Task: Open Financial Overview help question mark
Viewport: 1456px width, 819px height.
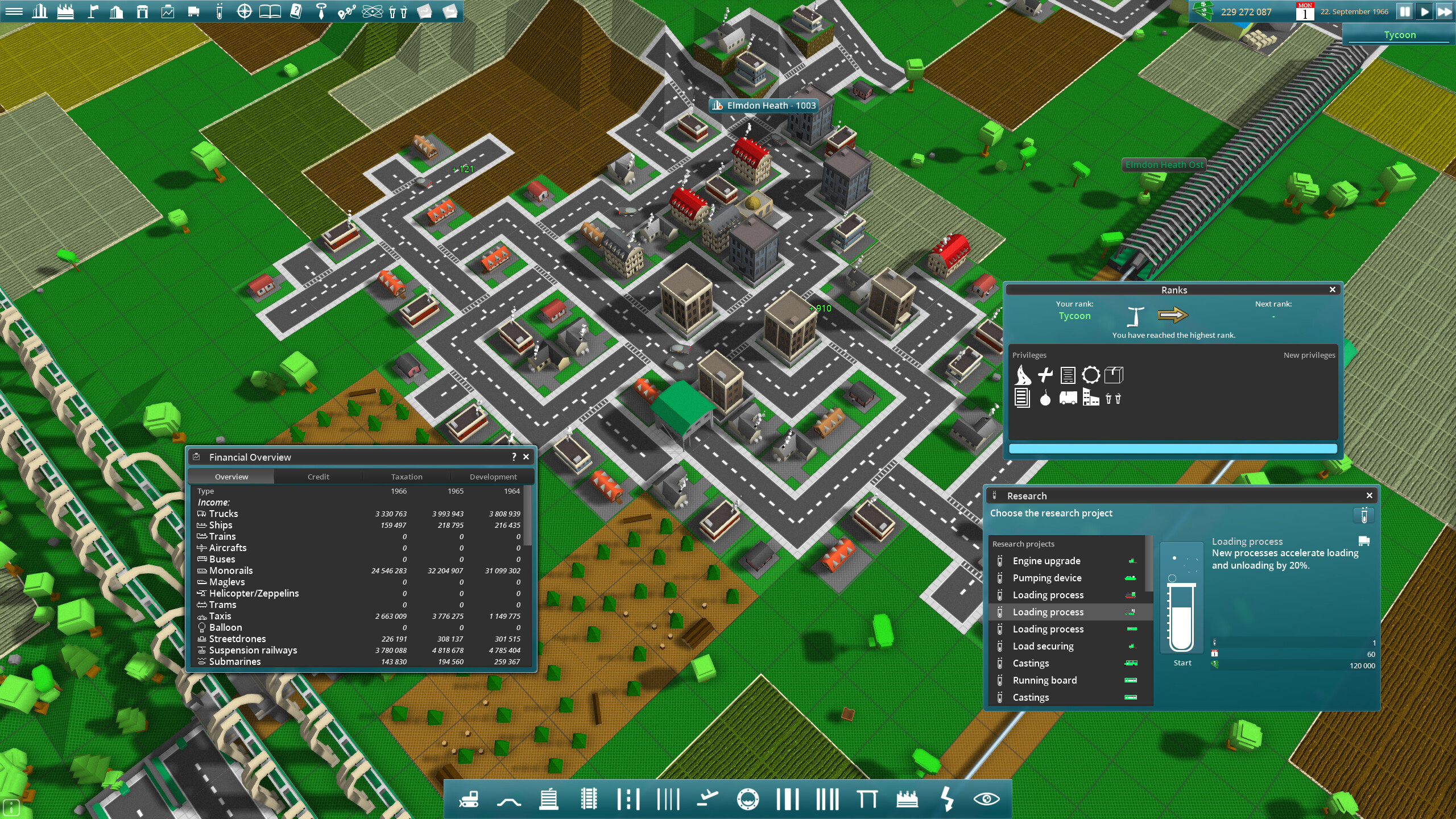Action: point(514,457)
